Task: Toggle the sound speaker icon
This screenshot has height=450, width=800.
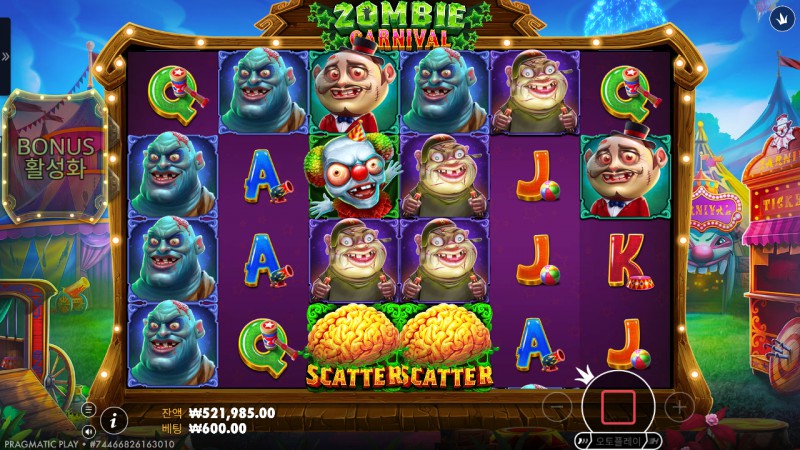Action: point(88,432)
